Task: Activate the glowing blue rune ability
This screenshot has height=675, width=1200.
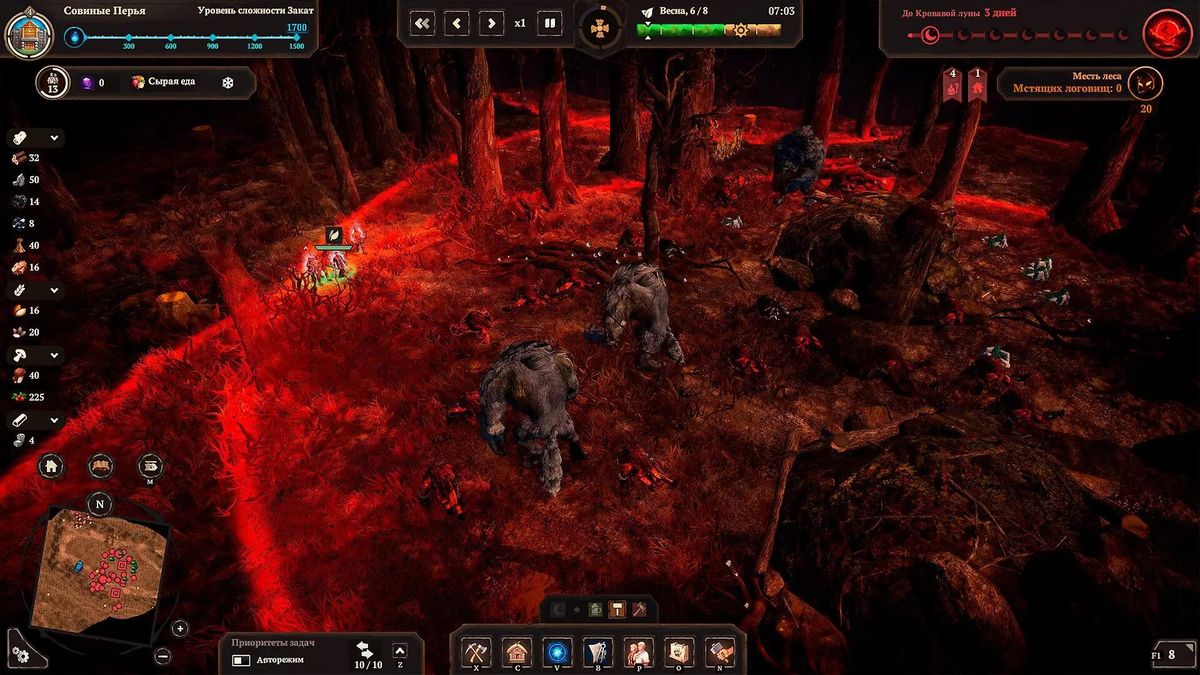Action: pos(557,652)
